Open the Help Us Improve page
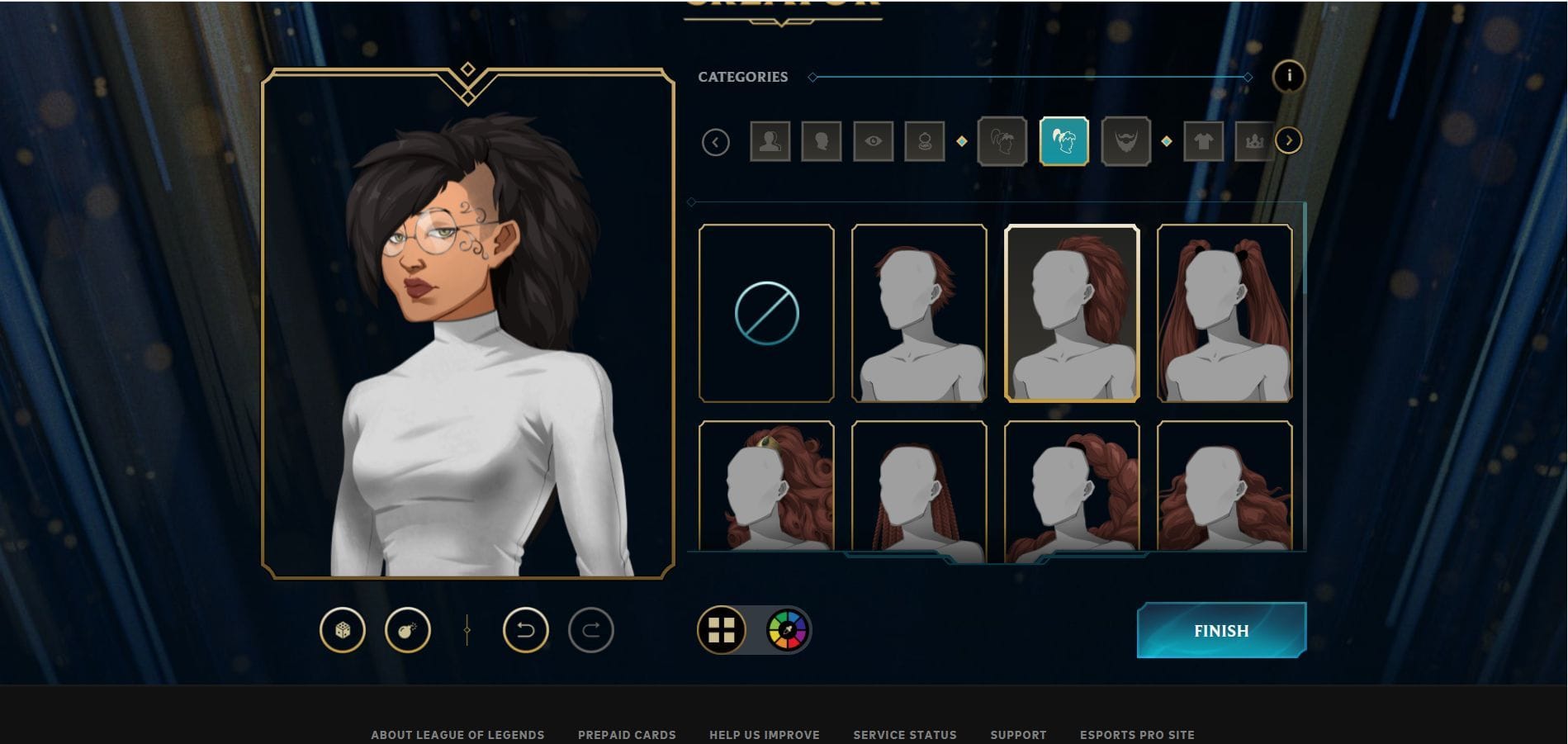This screenshot has width=1568, height=744. click(x=763, y=735)
